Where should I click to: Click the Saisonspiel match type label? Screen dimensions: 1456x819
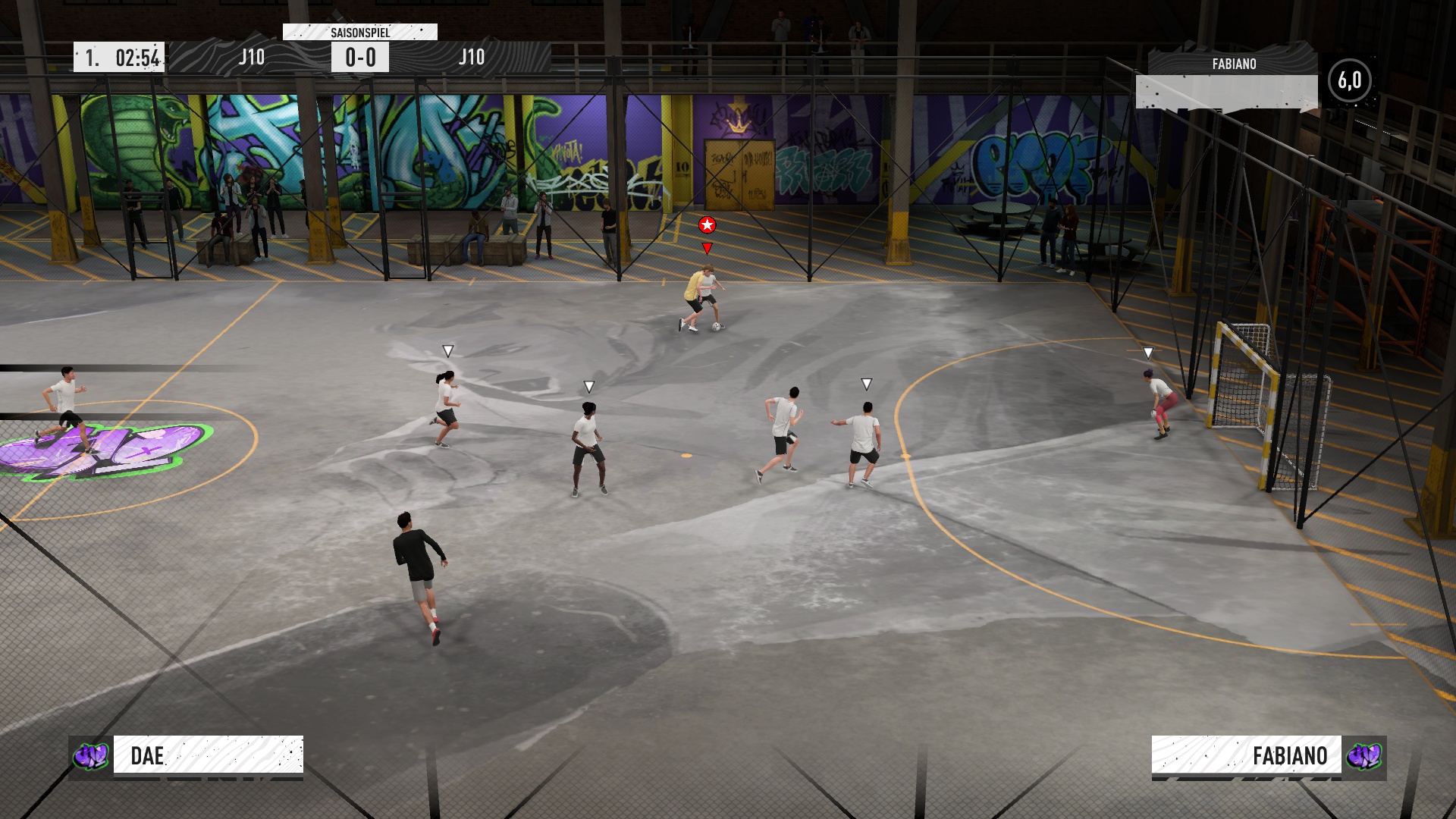[x=360, y=32]
